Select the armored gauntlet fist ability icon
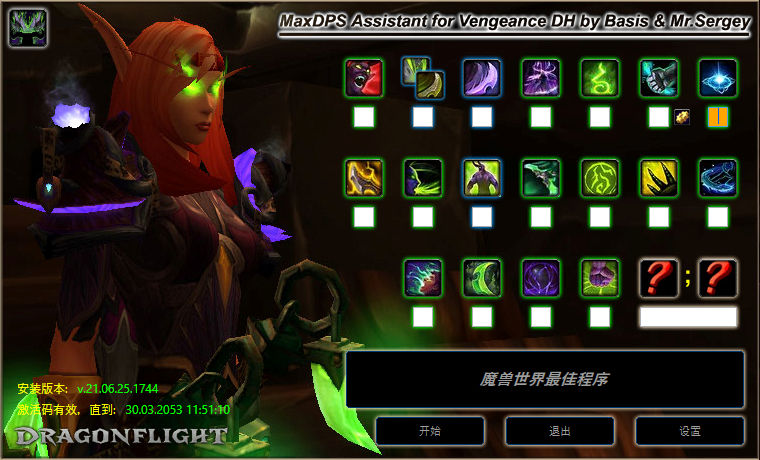The height and width of the screenshot is (460, 760). [659, 78]
